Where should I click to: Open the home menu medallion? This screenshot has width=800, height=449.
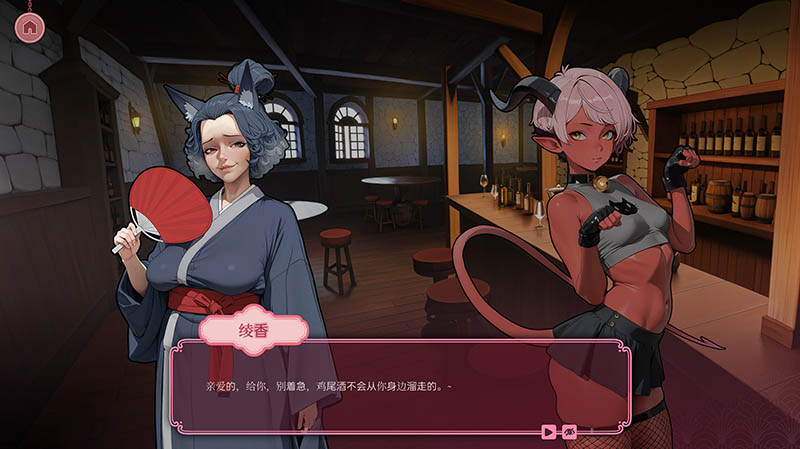(30, 27)
